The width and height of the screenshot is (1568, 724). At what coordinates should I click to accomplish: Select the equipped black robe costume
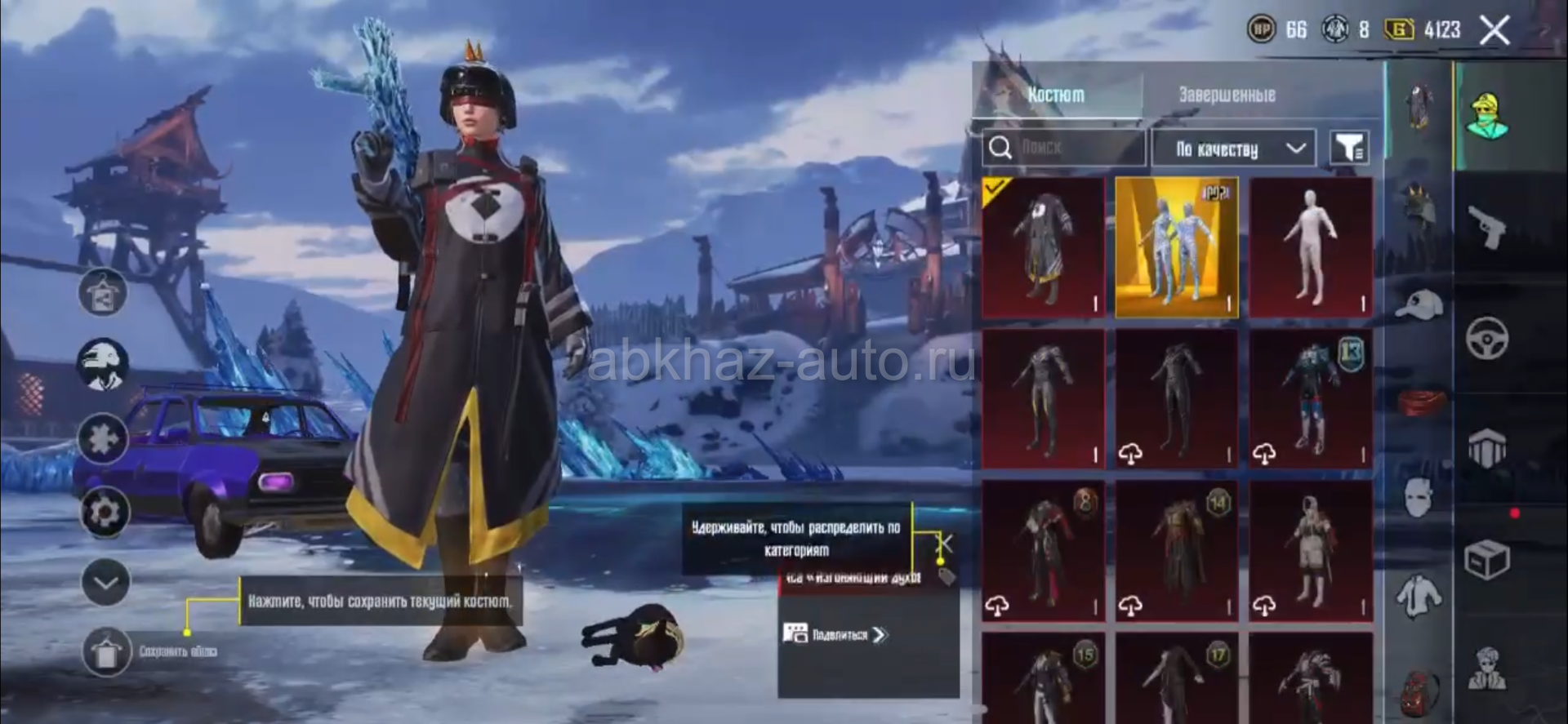1043,247
